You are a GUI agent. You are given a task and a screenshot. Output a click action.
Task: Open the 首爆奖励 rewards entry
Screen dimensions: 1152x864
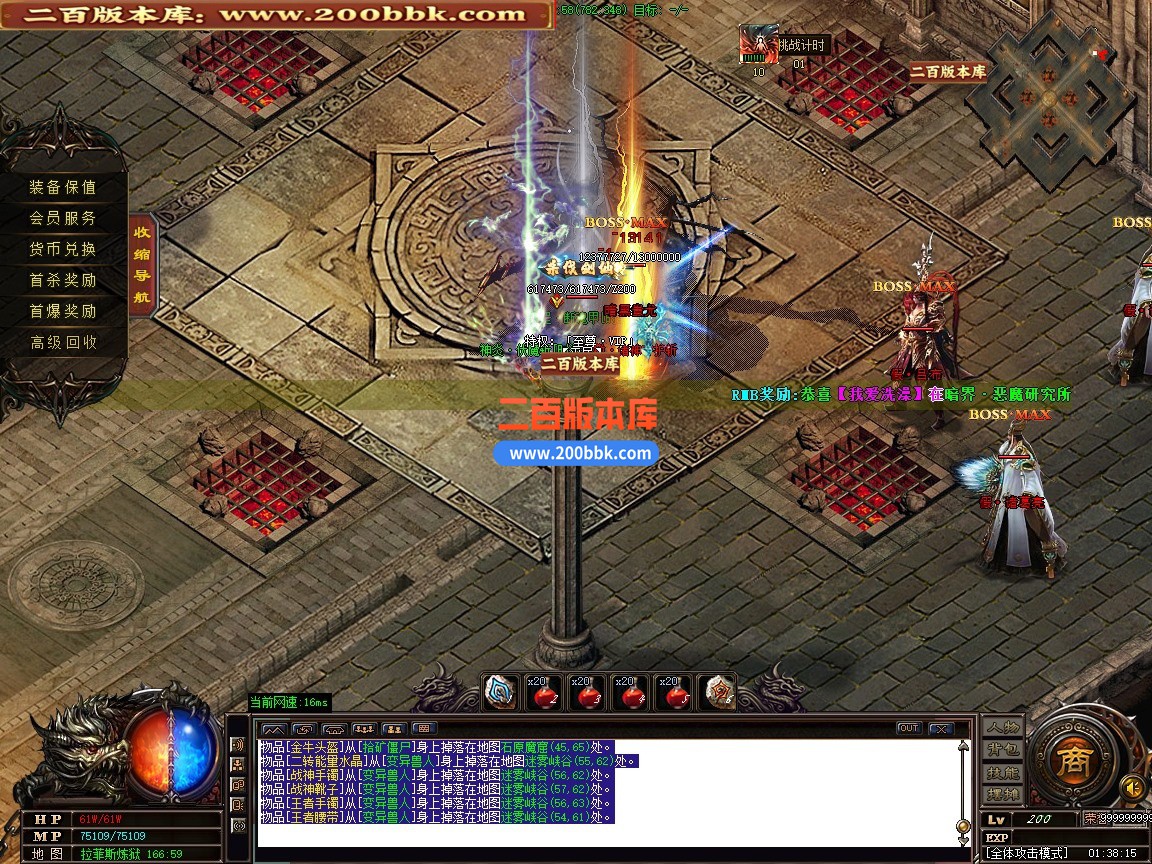coord(63,311)
